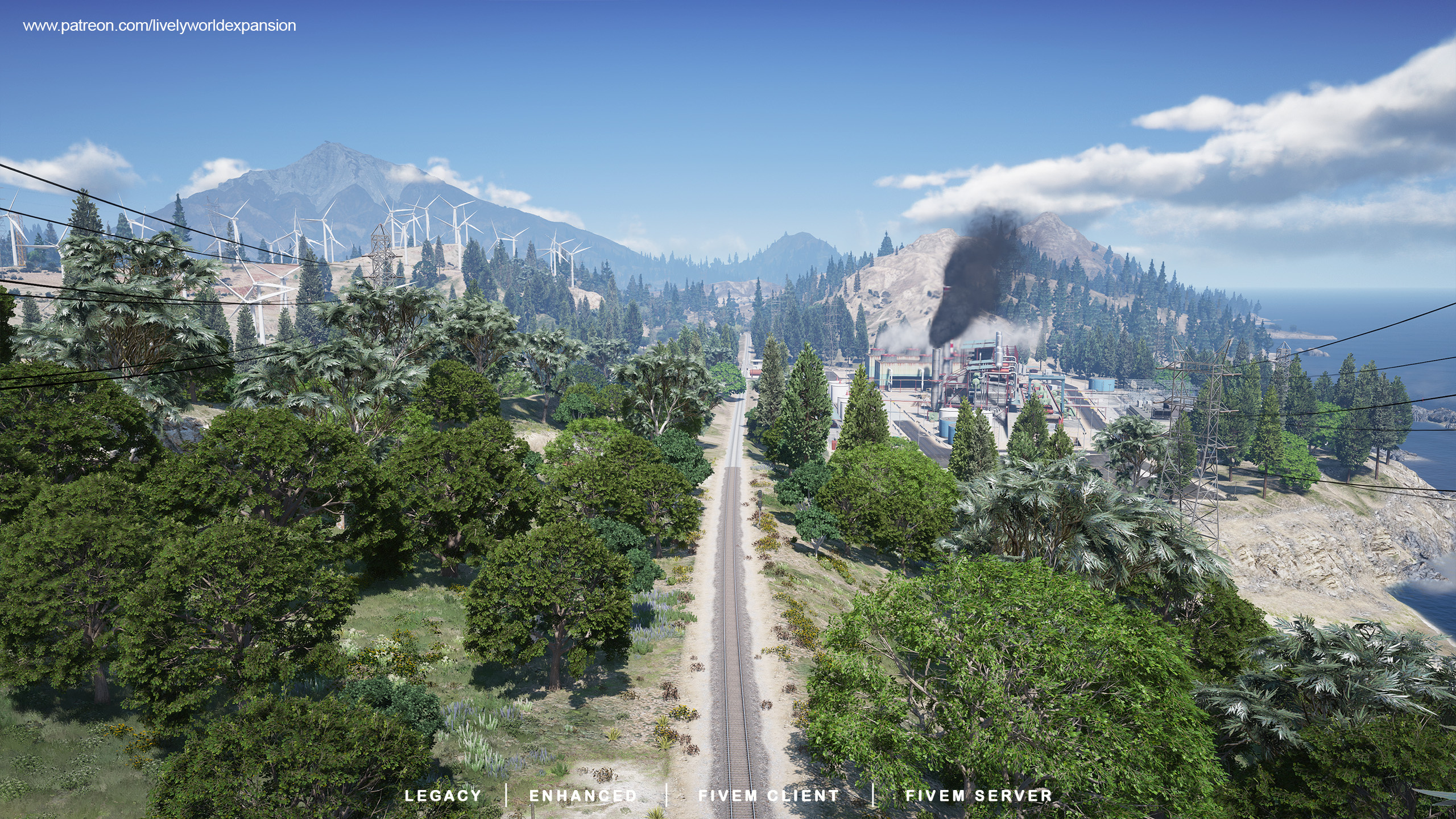Open the Patreon livelyworldexpansion link
Screen dimensions: 1456x819
pyautogui.click(x=159, y=26)
